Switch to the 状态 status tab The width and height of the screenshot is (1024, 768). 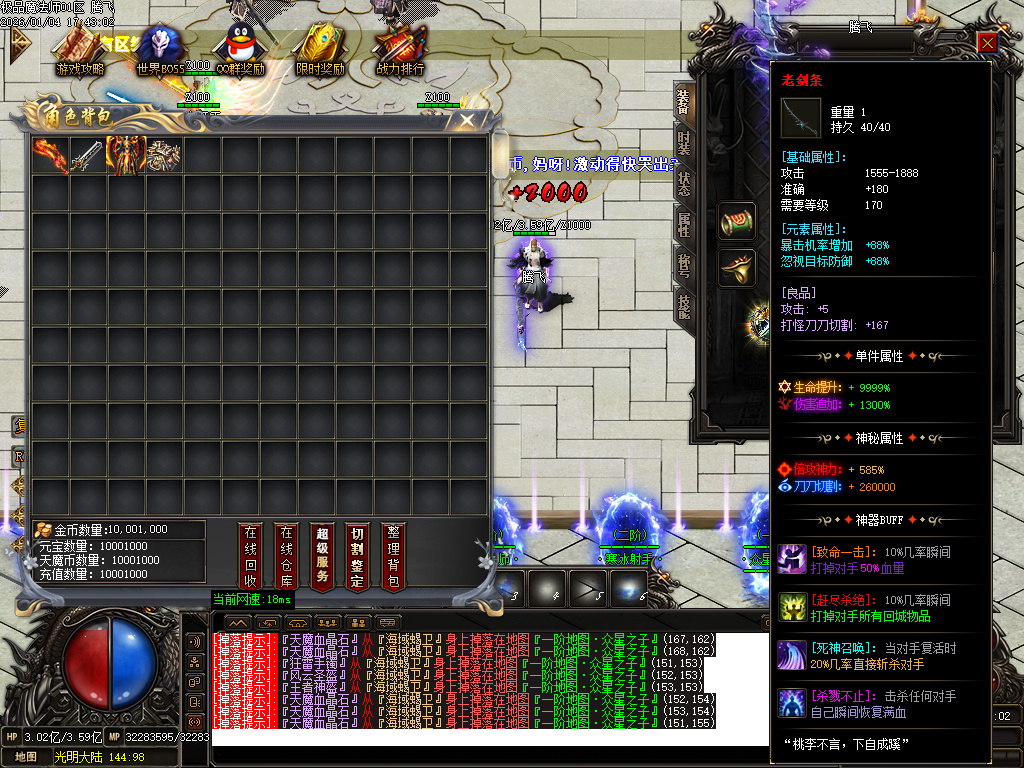click(684, 184)
